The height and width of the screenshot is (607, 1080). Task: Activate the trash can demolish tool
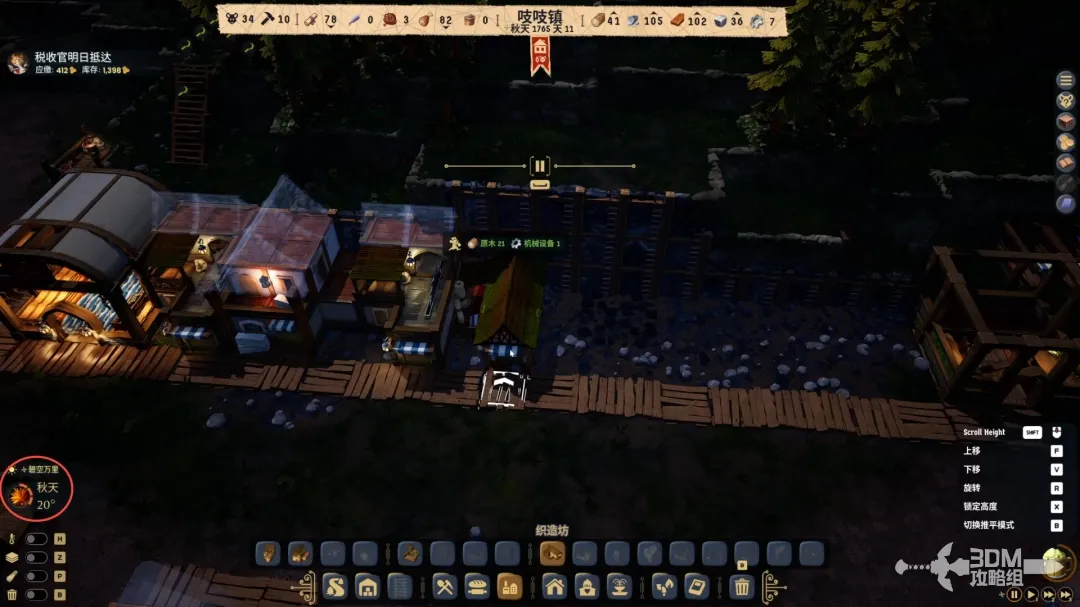click(x=741, y=586)
